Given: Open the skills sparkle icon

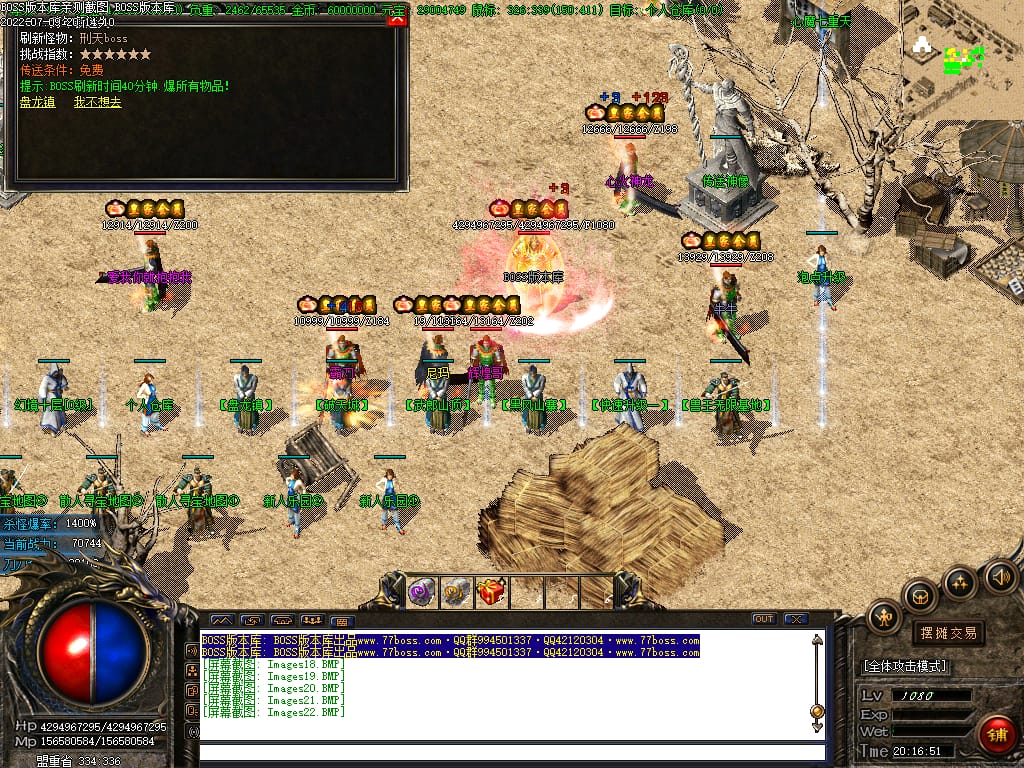Looking at the screenshot, I should [960, 582].
